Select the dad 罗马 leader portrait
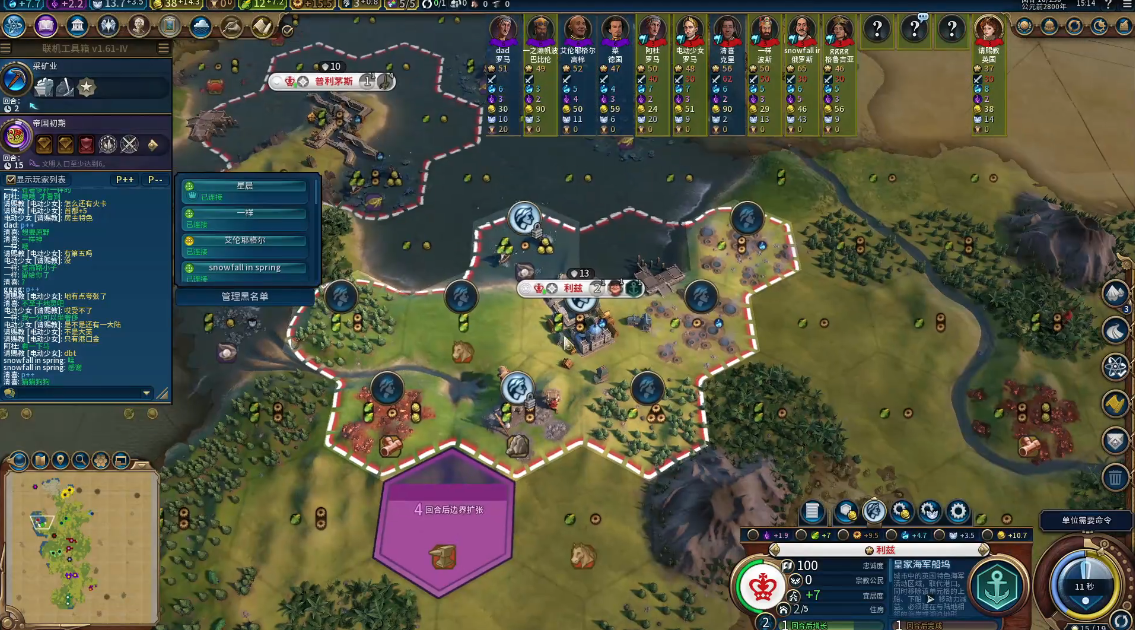 pos(503,29)
